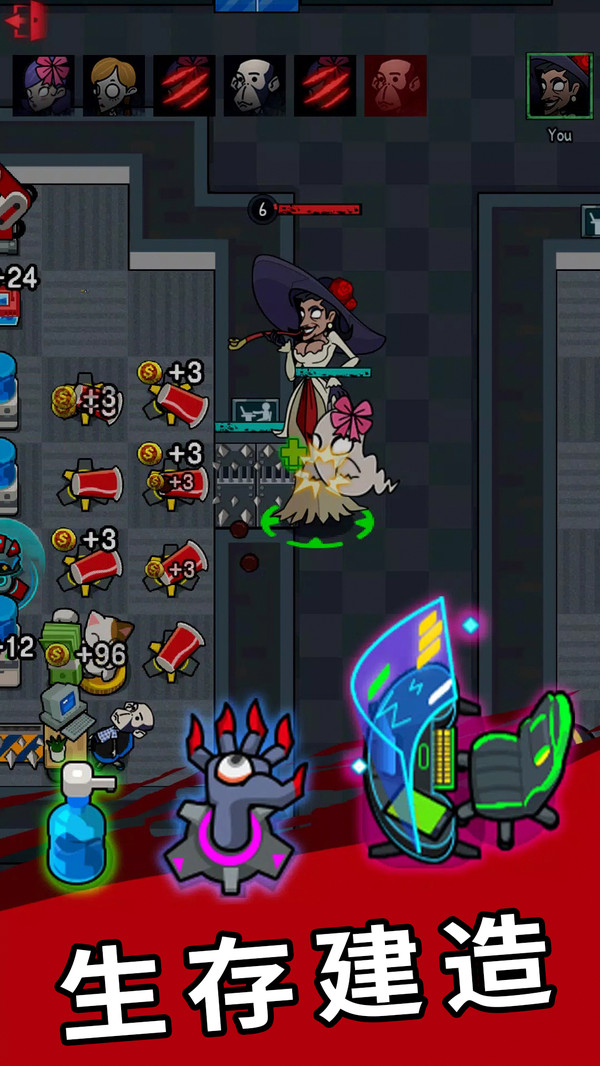Select the dark-bearded man portrait
Image resolution: width=600 pixels, height=1066 pixels.
pyautogui.click(x=254, y=85)
